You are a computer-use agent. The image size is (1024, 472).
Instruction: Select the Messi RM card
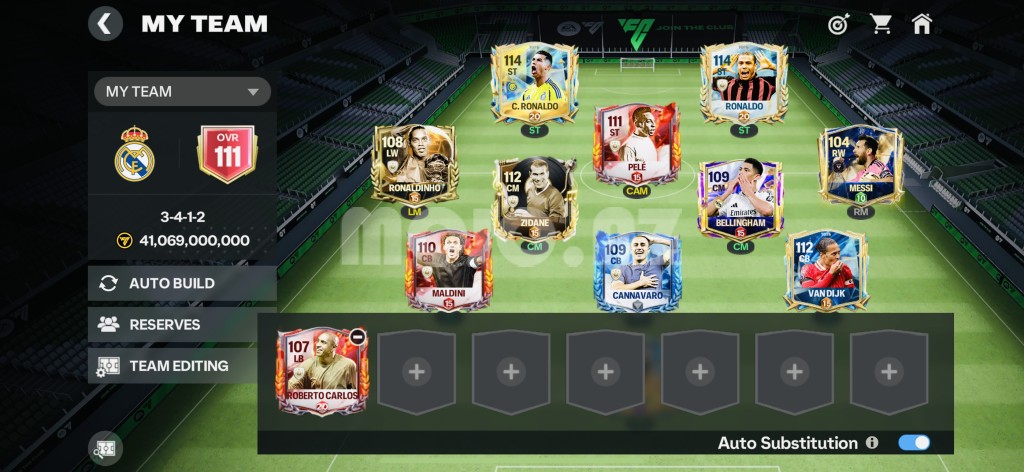click(860, 165)
